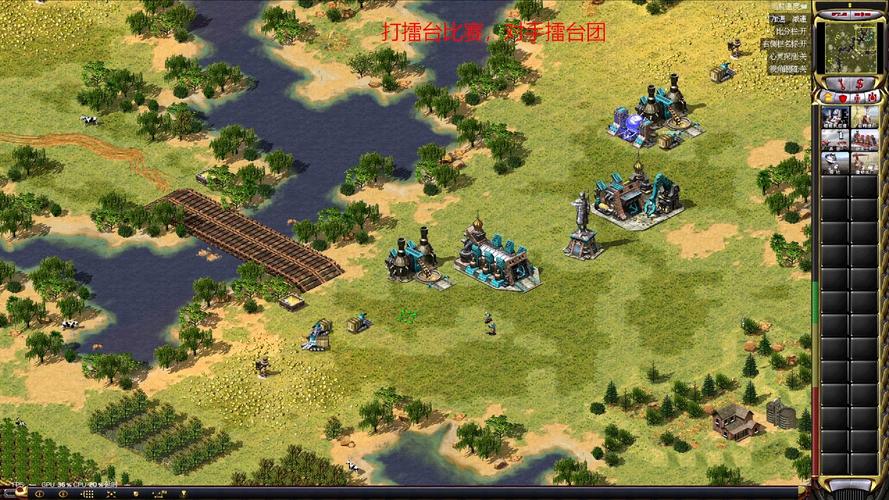
Task: Switch to the infantry build tab
Action: 856,97
